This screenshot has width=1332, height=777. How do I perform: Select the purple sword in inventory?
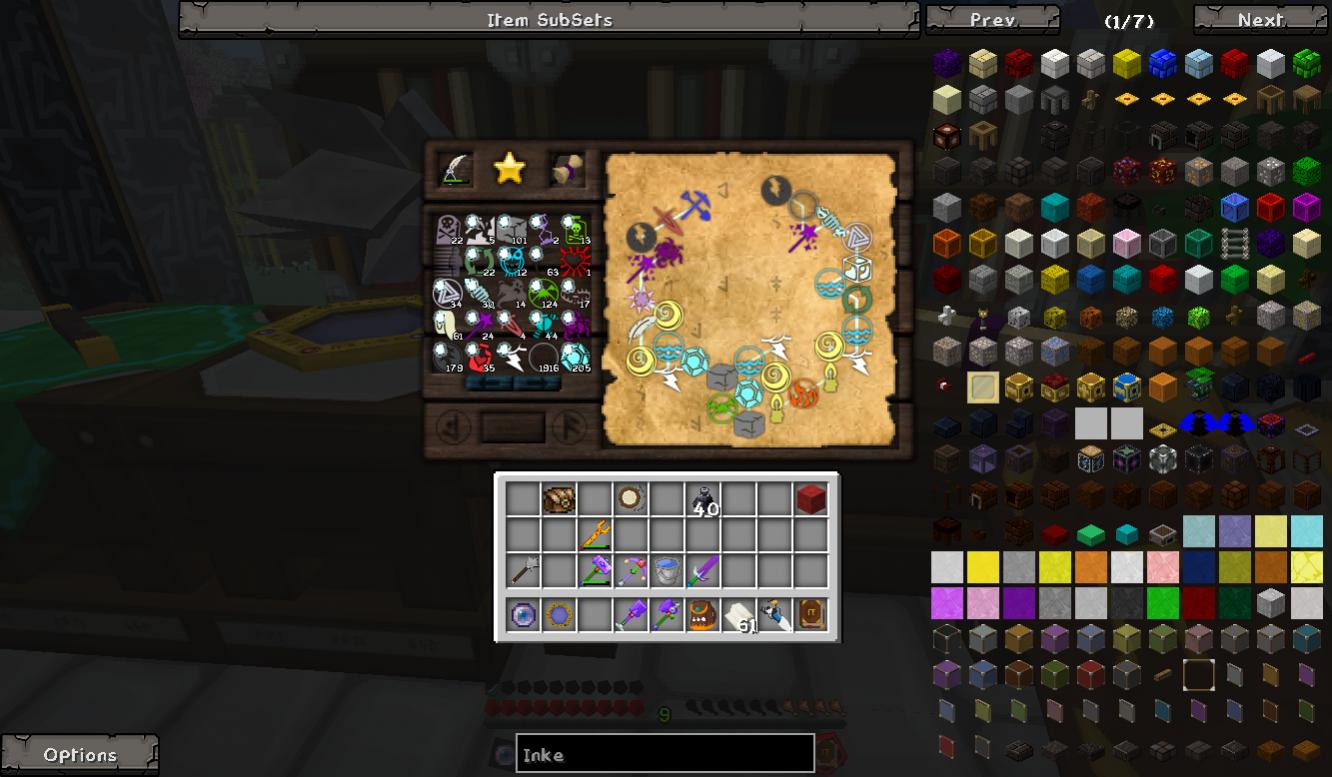click(x=702, y=572)
